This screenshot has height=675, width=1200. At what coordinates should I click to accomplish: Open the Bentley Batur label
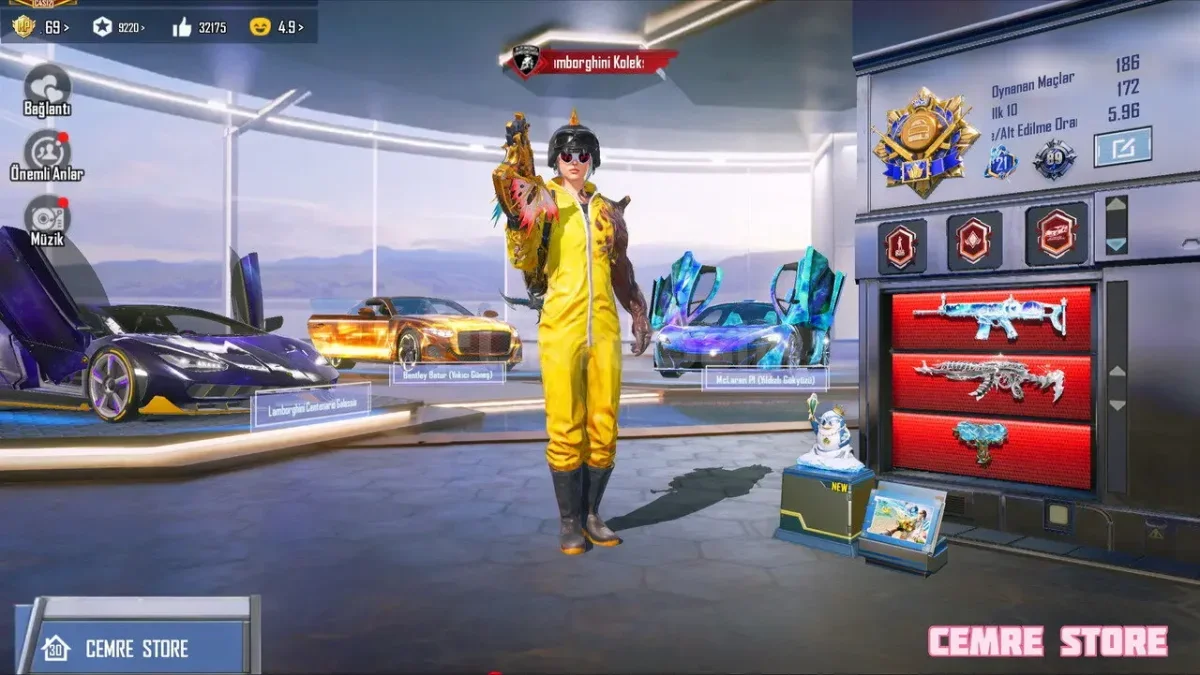(x=446, y=375)
